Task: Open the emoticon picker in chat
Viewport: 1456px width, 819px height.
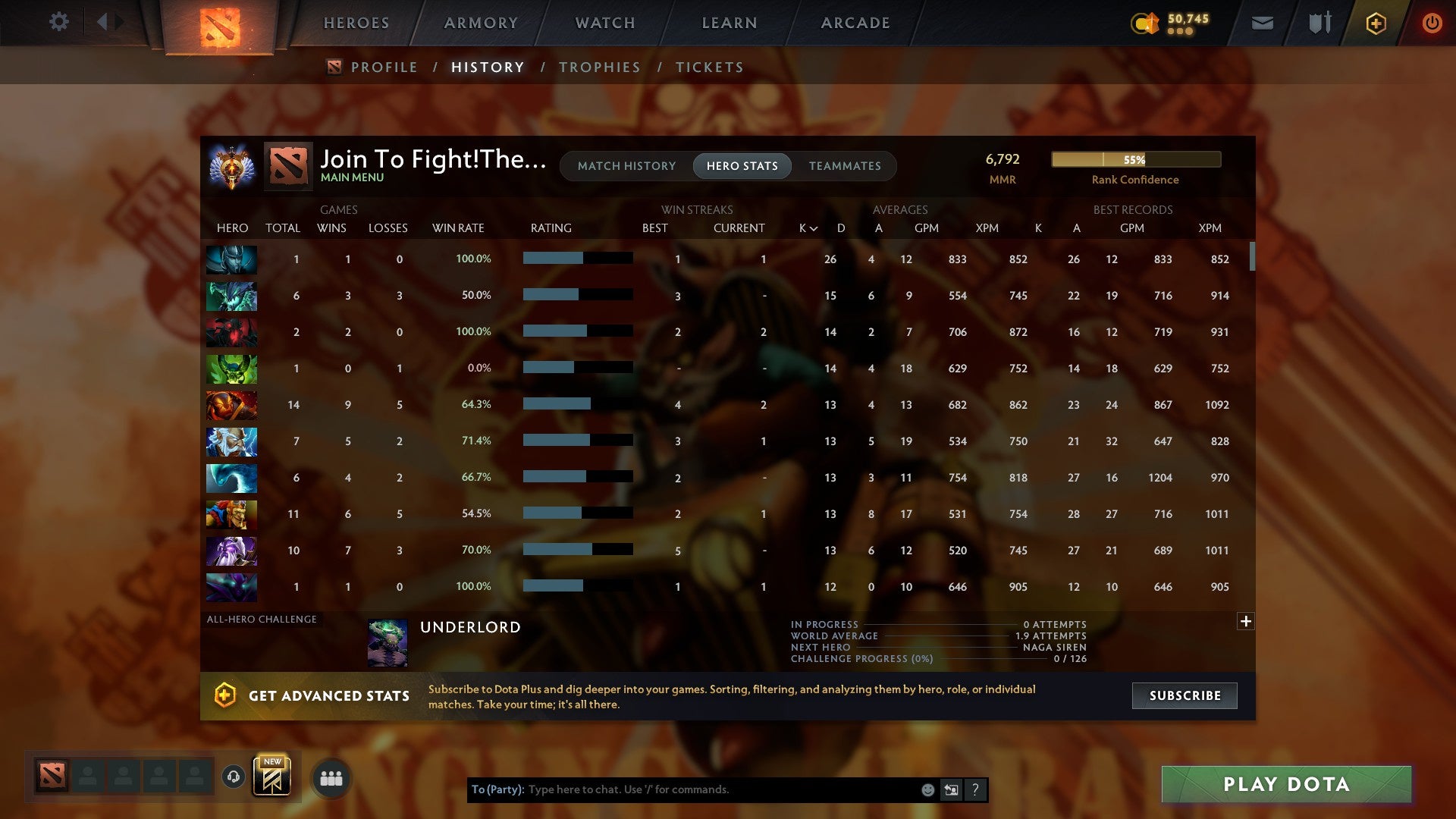Action: coord(927,789)
